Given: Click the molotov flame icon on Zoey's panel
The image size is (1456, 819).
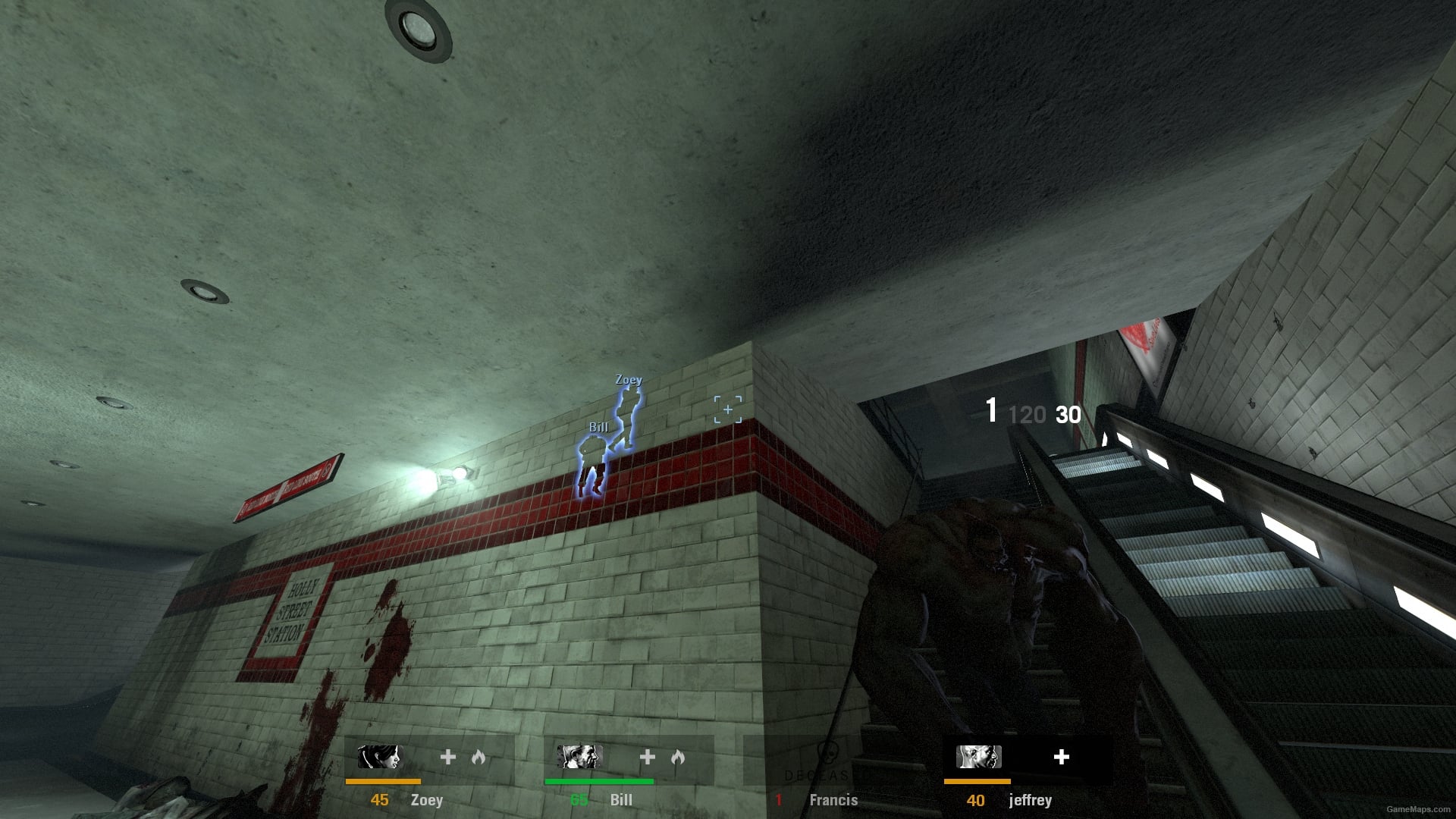Looking at the screenshot, I should tap(479, 757).
